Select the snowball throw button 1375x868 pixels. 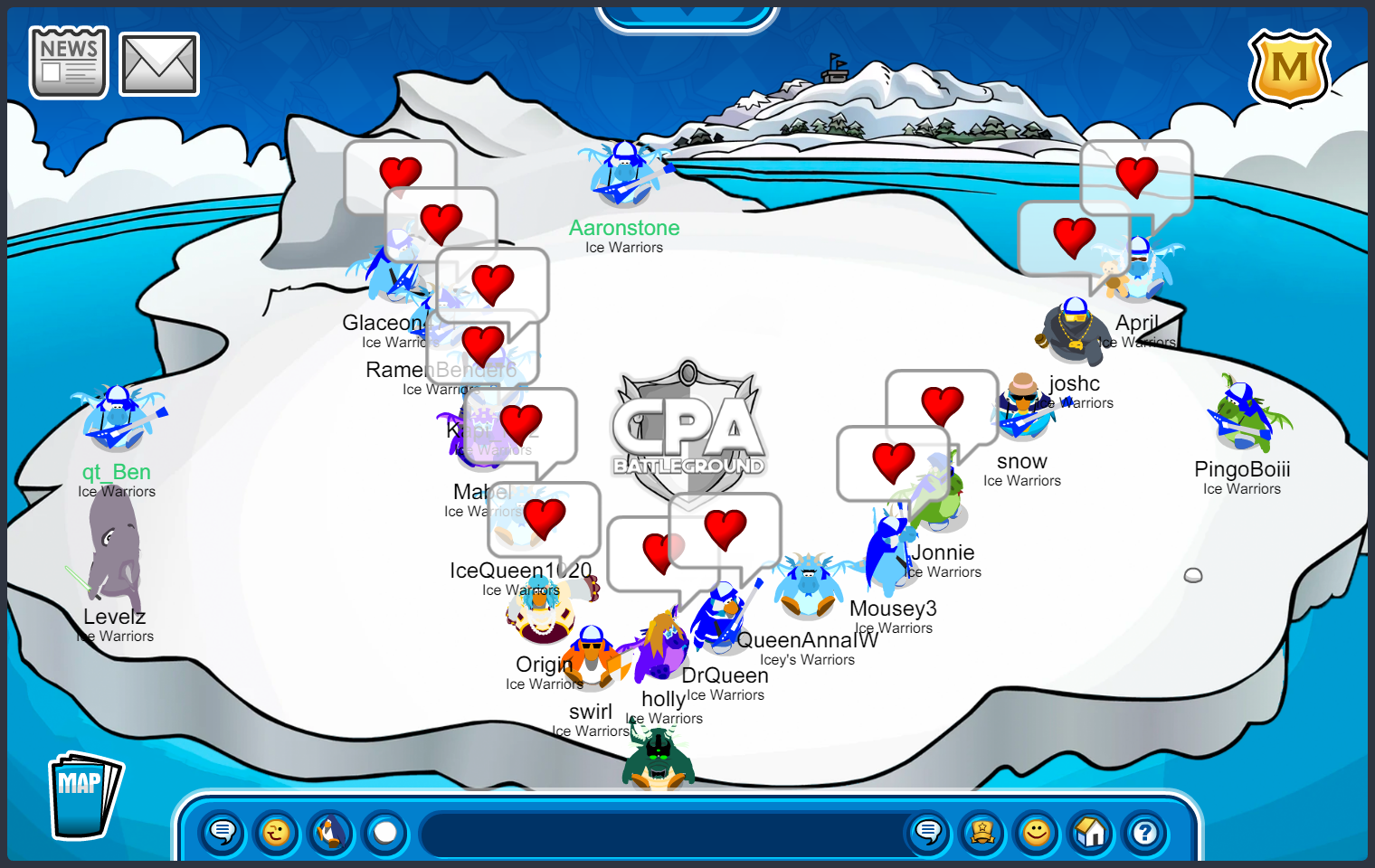[x=385, y=832]
